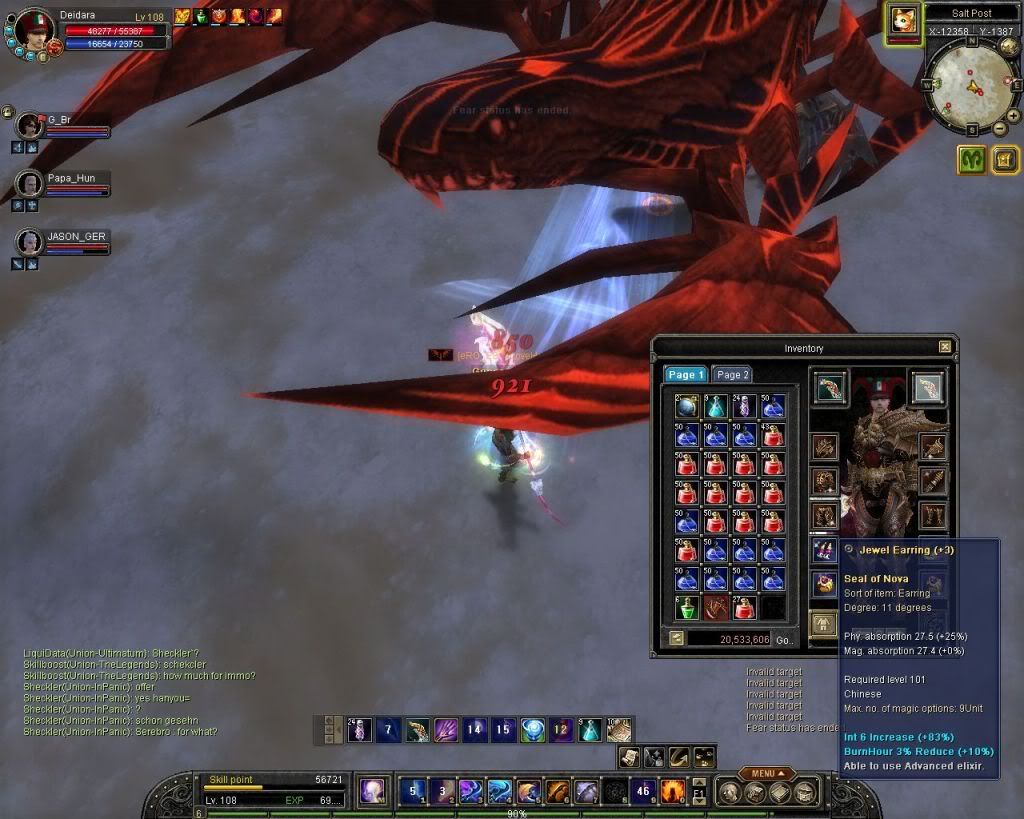Select the Page 1 inventory tab
Screen dimensions: 1024x819
[x=686, y=374]
